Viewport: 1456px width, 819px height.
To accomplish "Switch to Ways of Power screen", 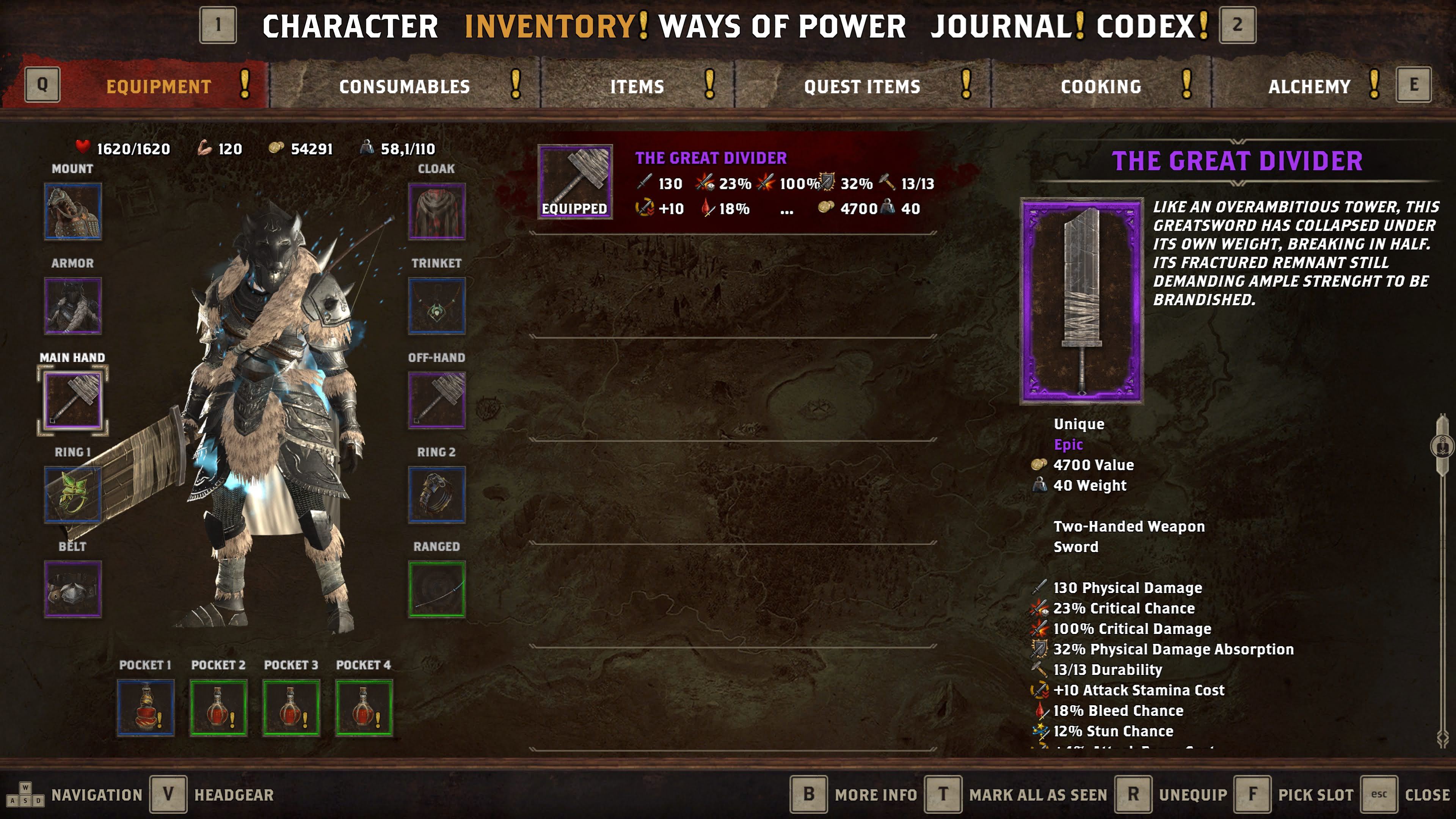I will [x=782, y=27].
